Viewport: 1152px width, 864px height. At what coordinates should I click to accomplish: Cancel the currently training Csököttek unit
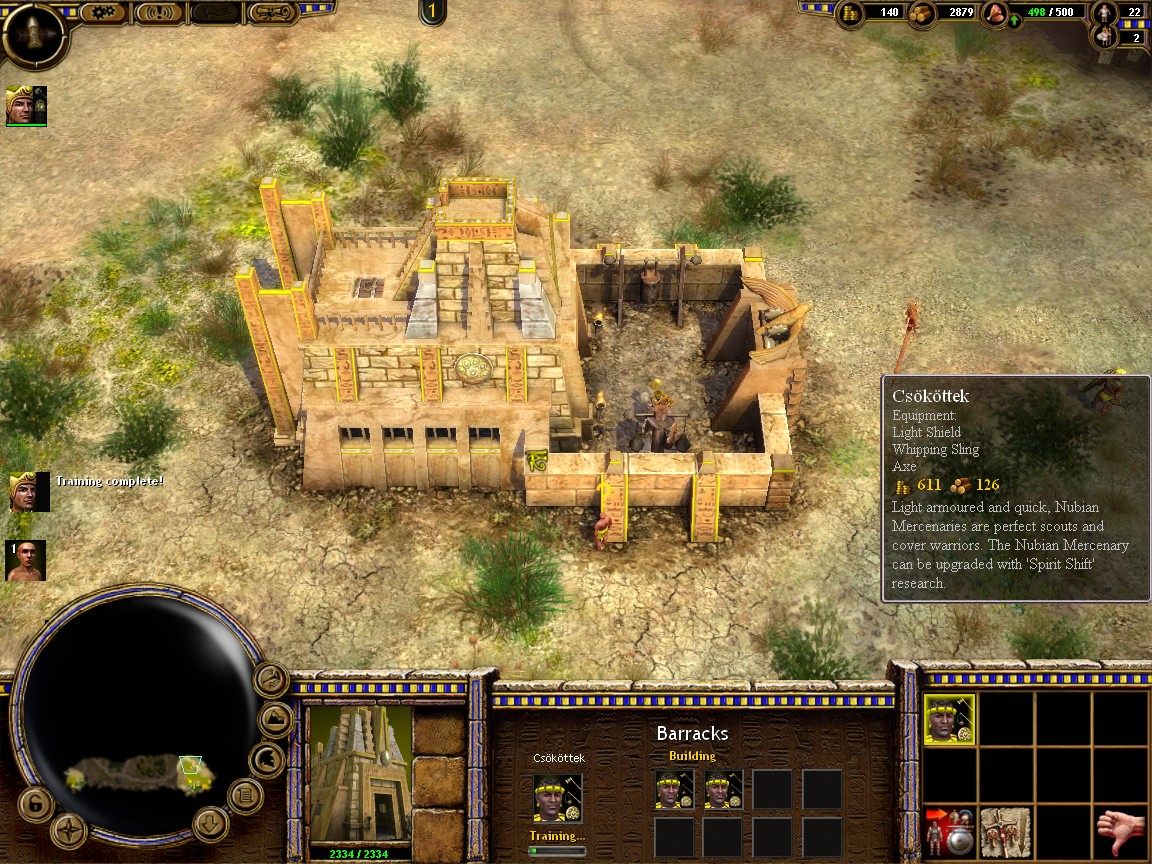(x=555, y=798)
